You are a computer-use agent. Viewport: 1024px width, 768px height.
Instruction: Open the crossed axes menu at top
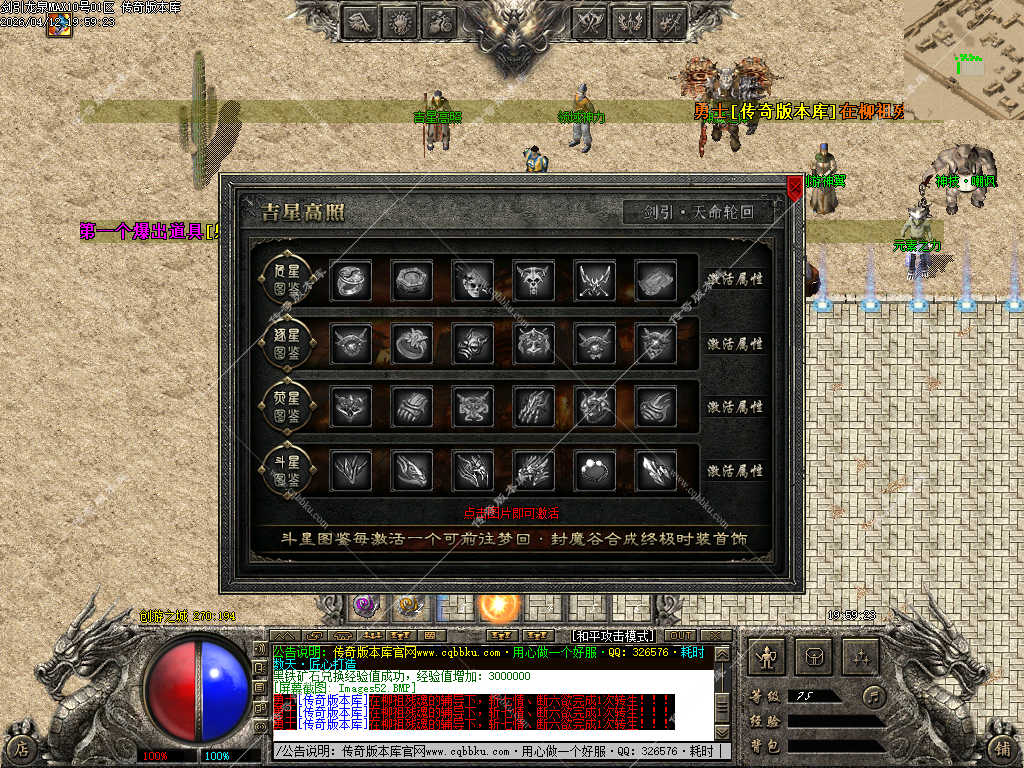588,21
